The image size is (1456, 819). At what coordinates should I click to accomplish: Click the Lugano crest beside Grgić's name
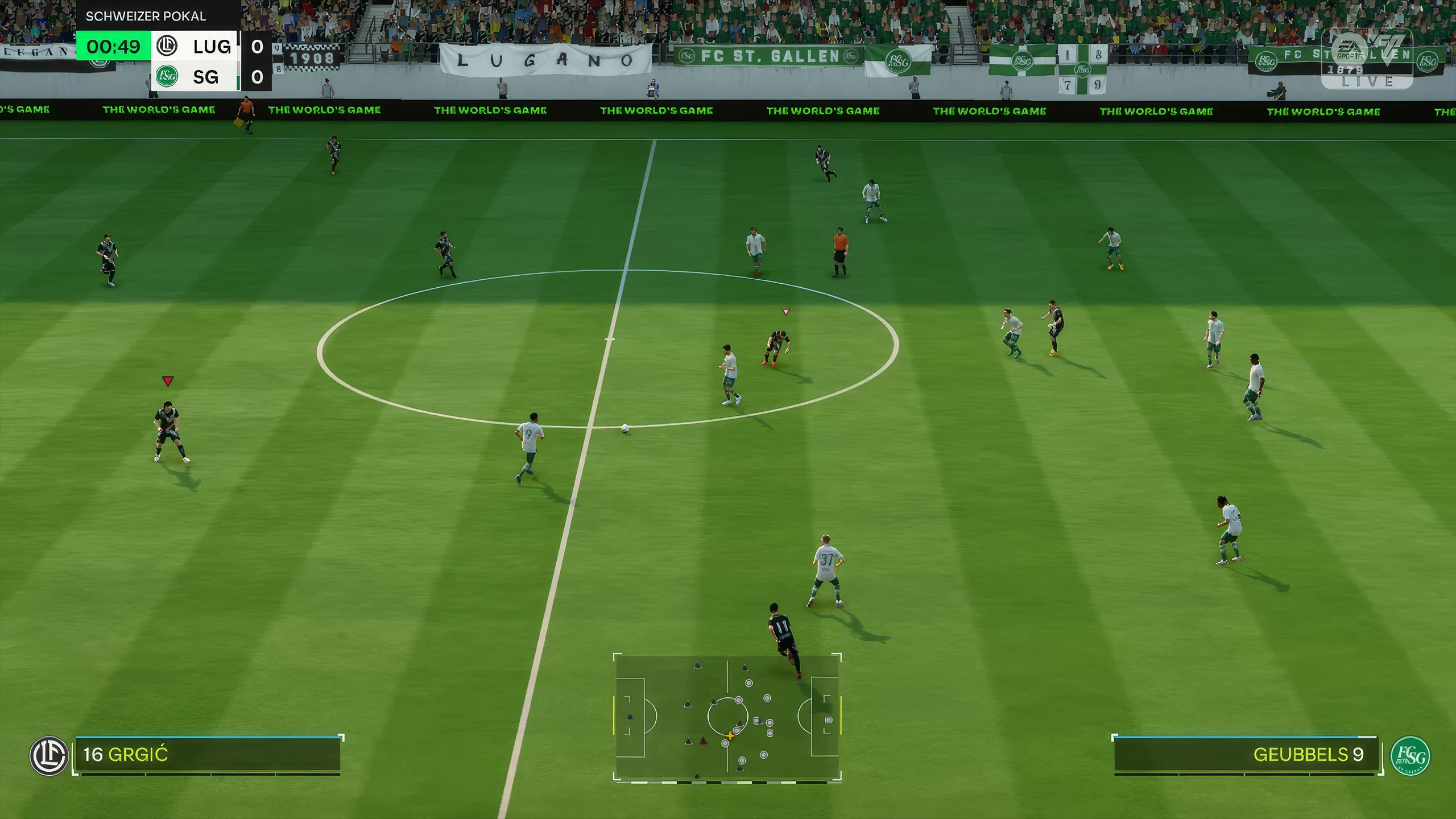pyautogui.click(x=49, y=756)
